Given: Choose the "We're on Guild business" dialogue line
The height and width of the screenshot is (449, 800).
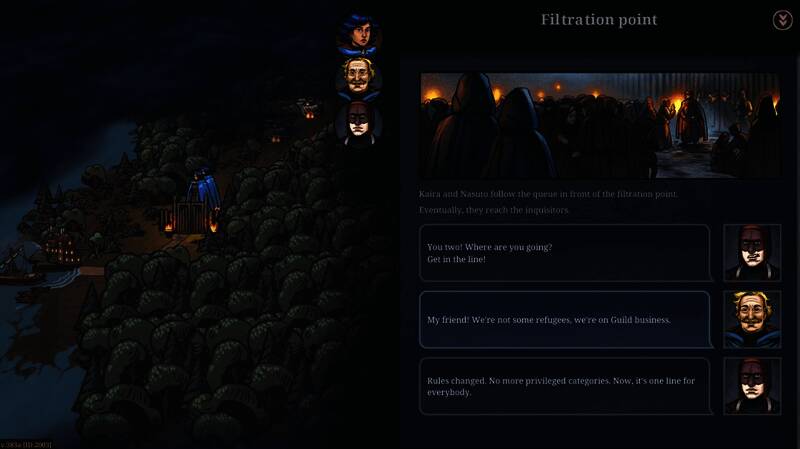Looking at the screenshot, I should [564, 319].
